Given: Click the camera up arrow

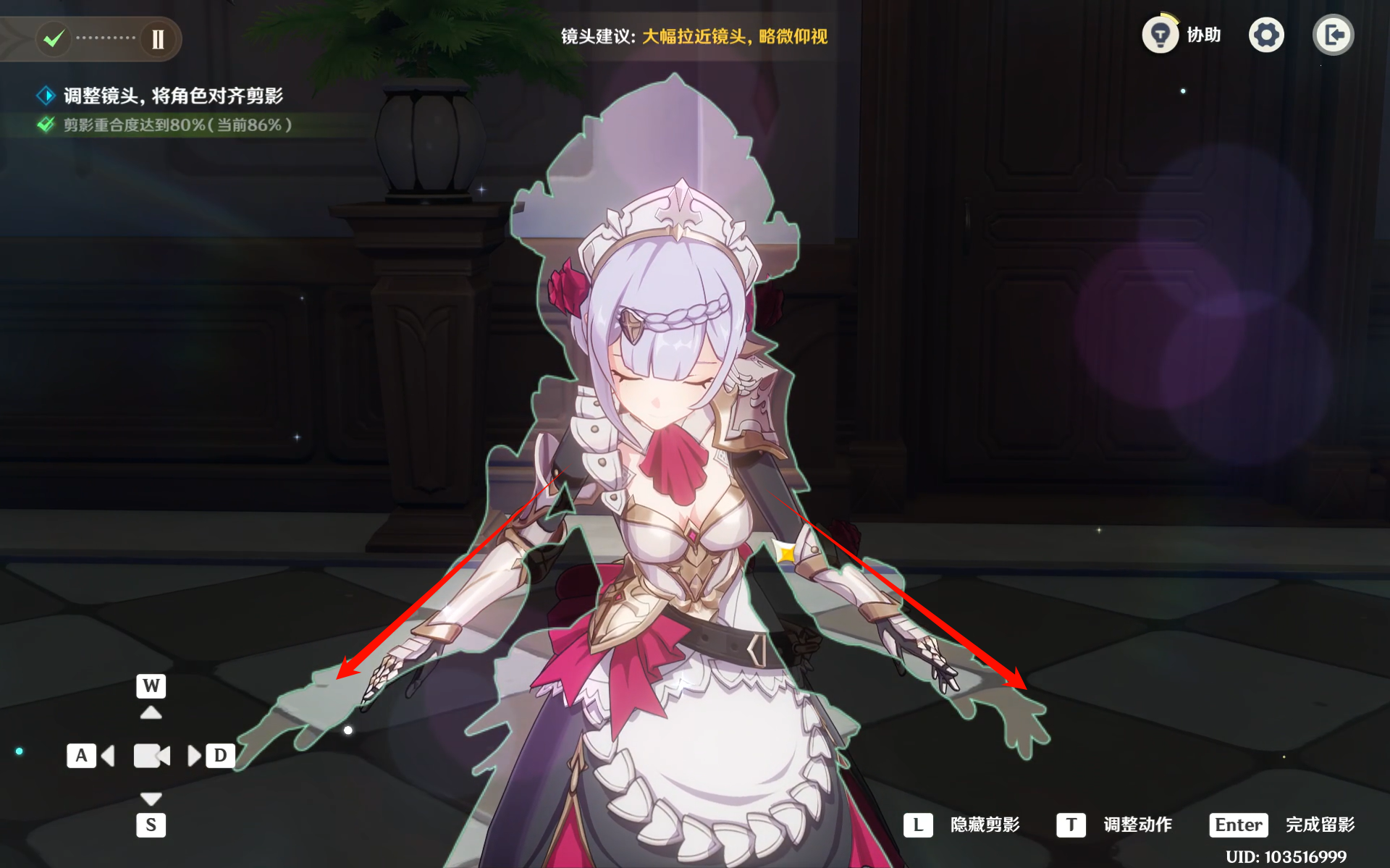Looking at the screenshot, I should pyautogui.click(x=151, y=712).
